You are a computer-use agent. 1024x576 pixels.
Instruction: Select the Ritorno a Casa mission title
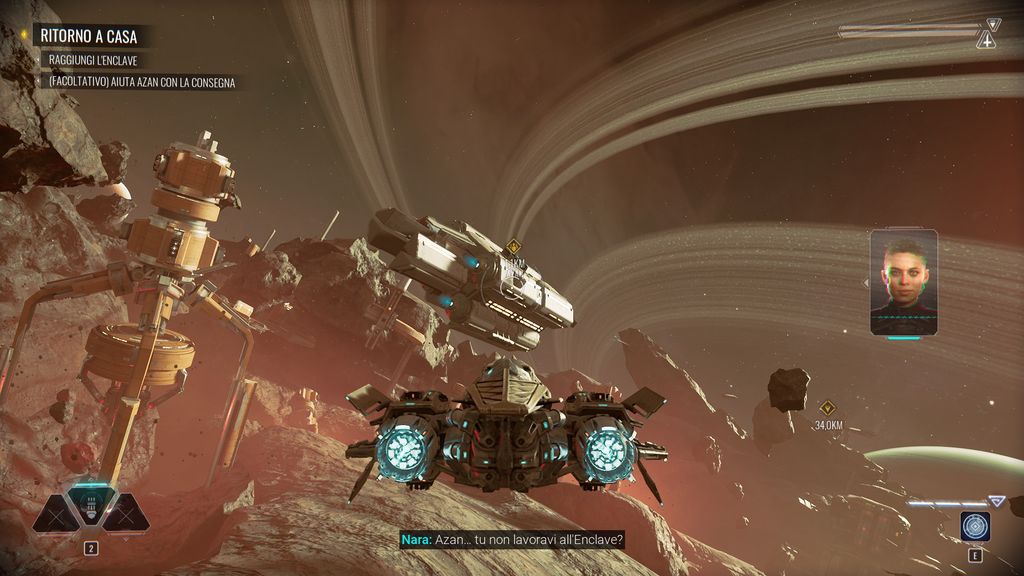click(89, 37)
